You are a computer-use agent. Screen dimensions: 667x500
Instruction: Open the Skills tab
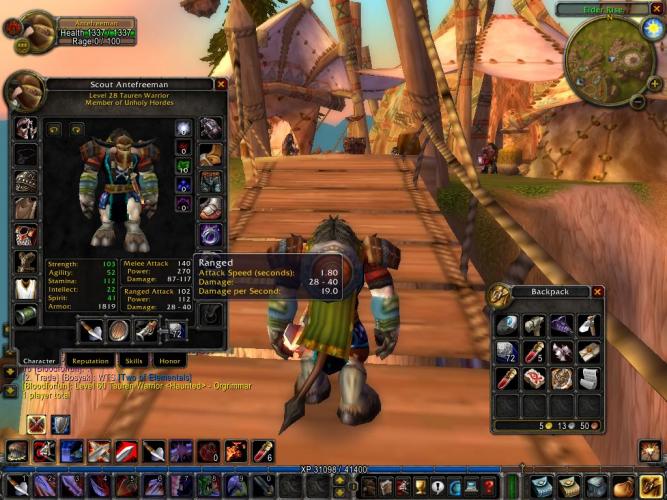[134, 360]
